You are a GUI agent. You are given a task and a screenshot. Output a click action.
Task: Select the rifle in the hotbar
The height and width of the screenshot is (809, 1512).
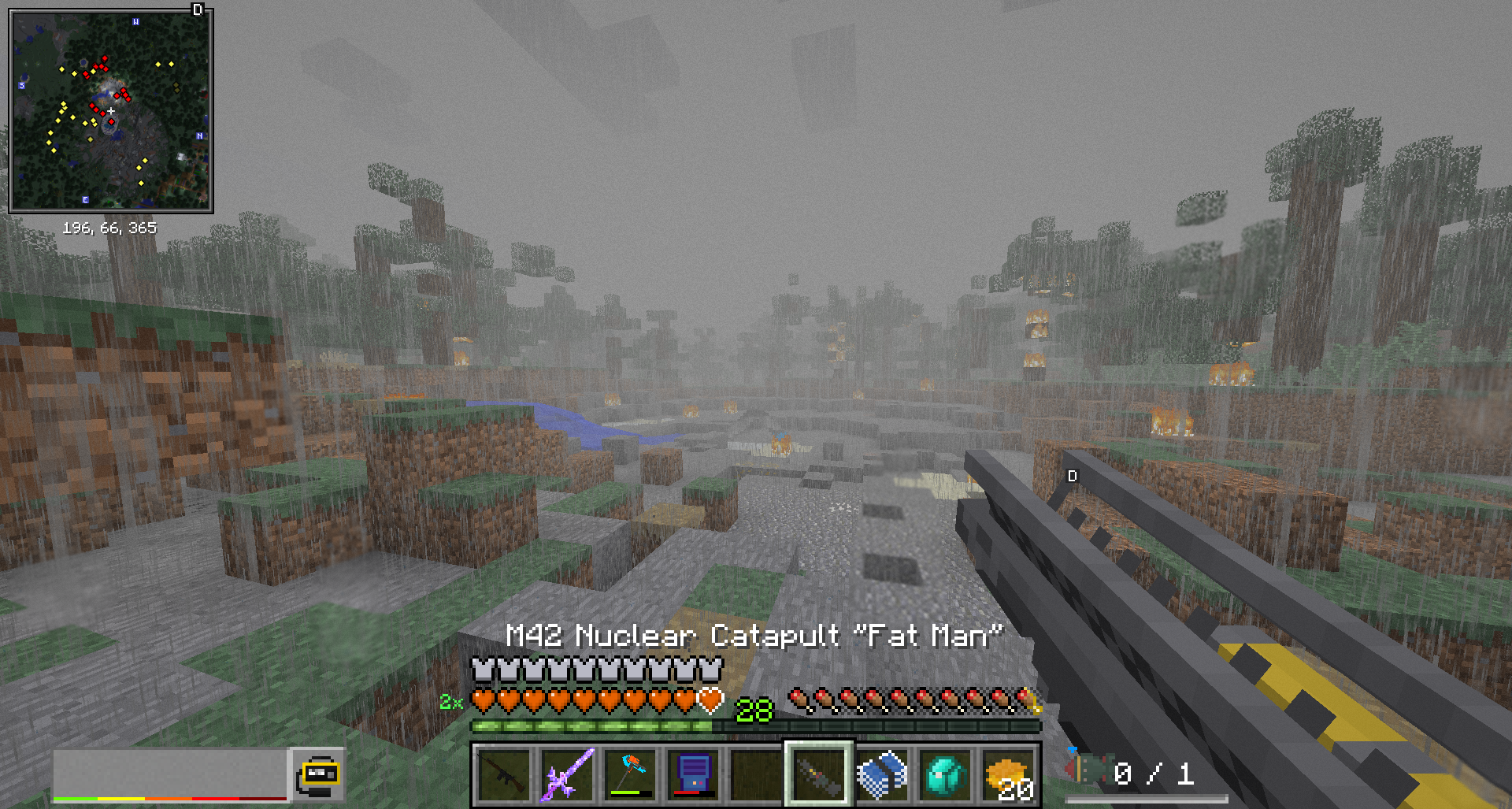point(504,775)
